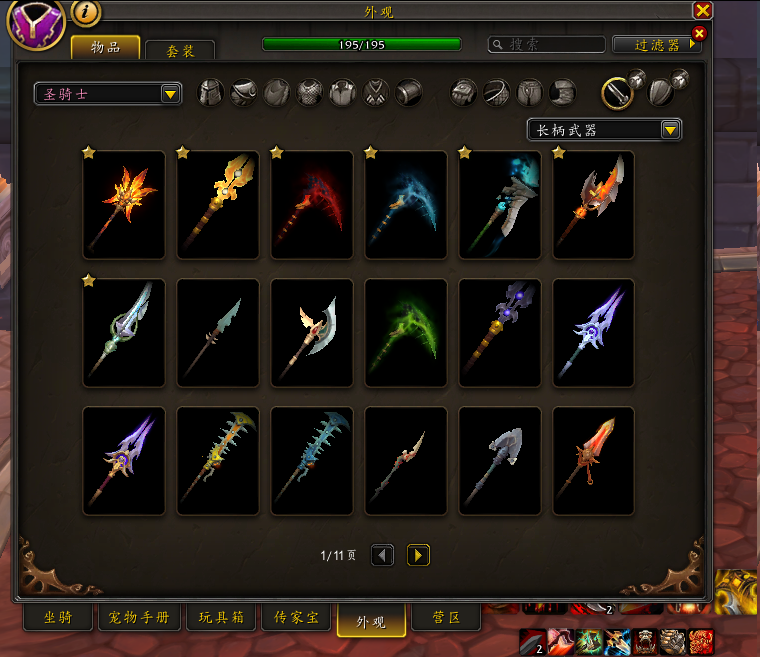
Task: Close the 外观 appearance window
Action: tap(703, 10)
